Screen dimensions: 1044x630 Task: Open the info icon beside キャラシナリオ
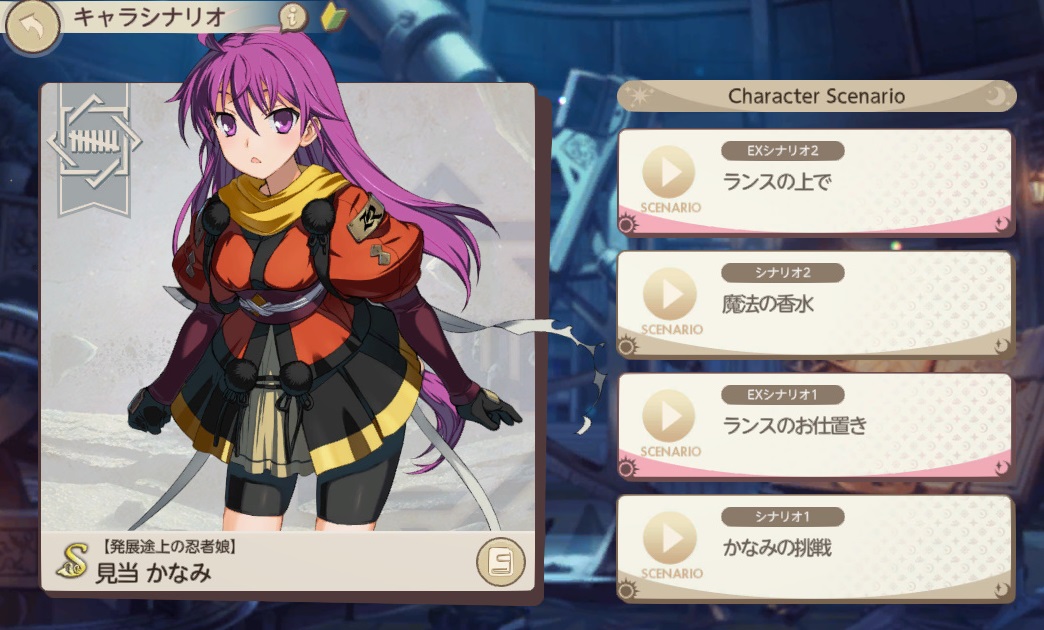click(292, 17)
